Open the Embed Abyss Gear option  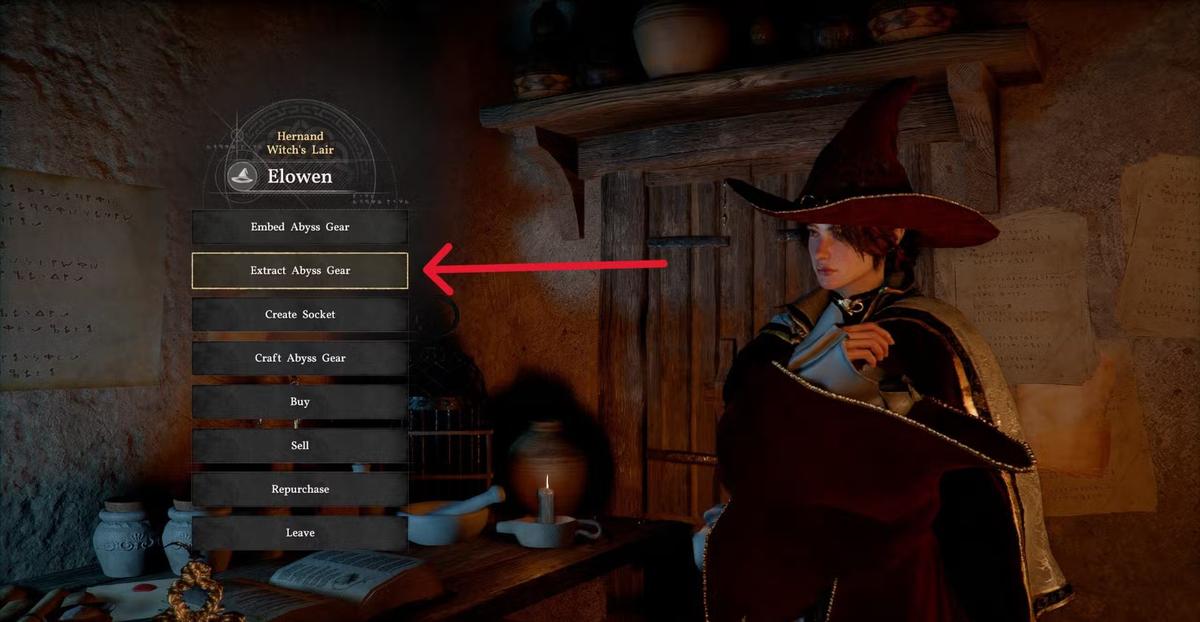(300, 227)
